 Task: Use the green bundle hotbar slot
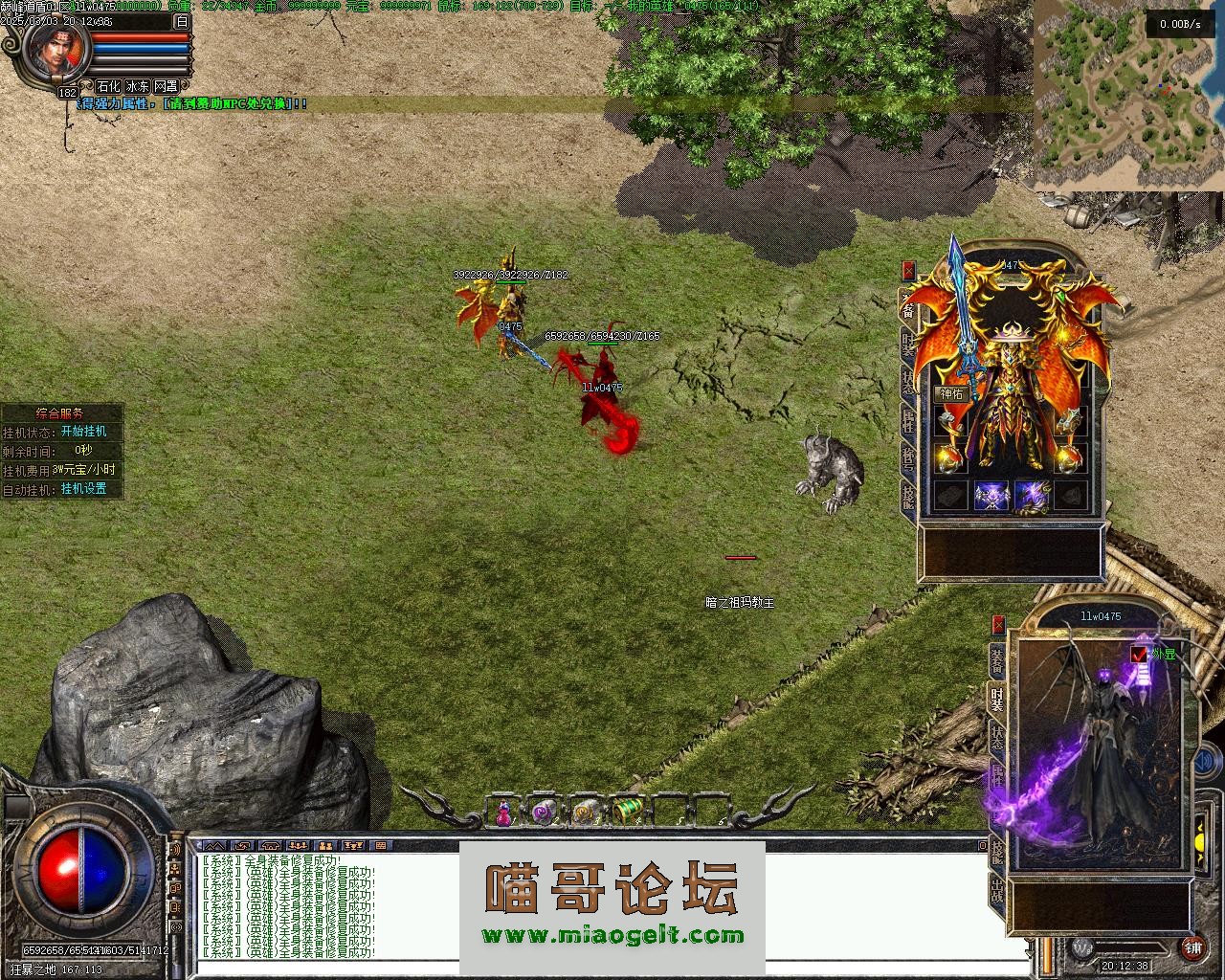pyautogui.click(x=626, y=813)
